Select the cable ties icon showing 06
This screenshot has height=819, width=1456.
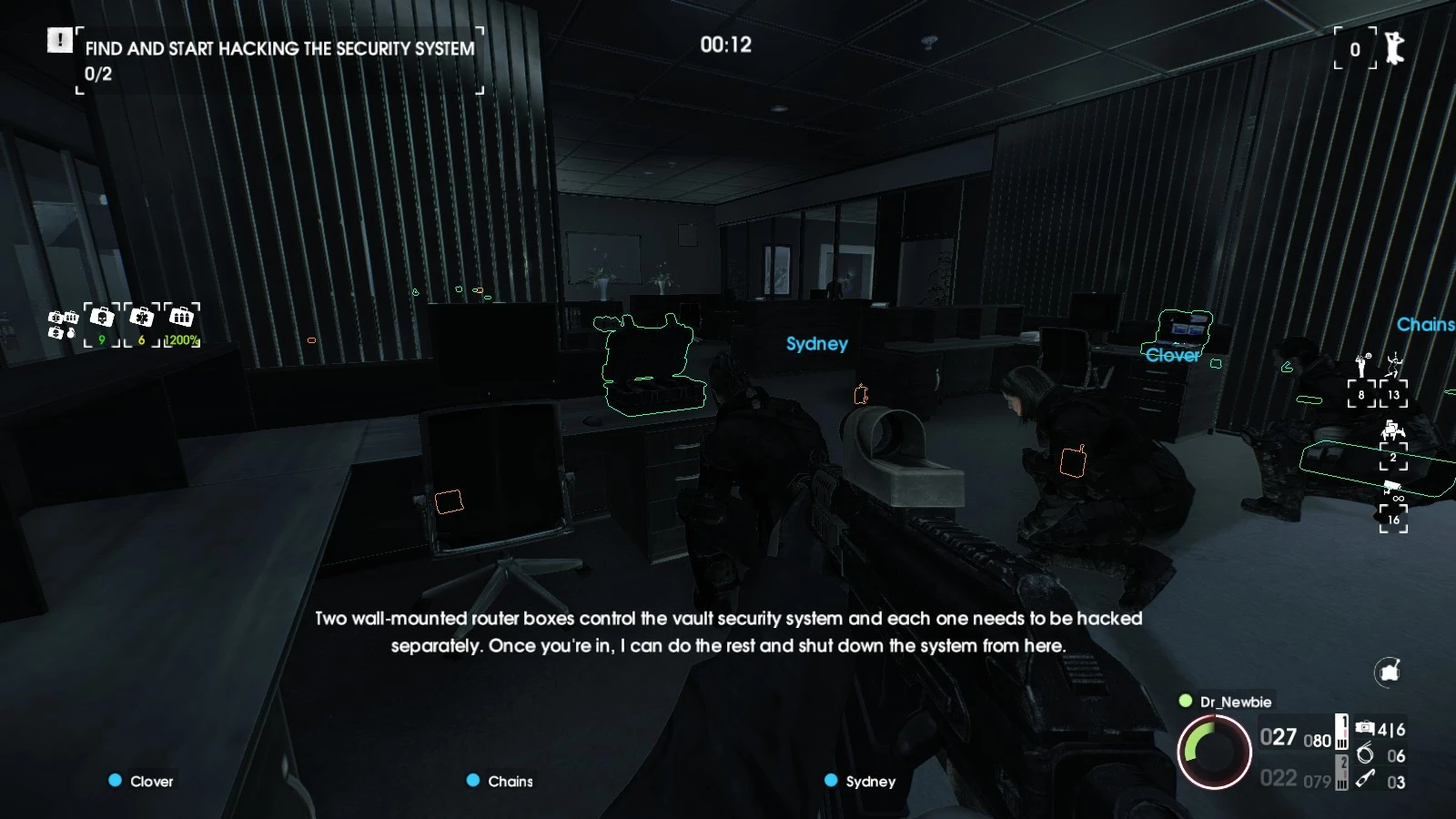coord(1365,754)
